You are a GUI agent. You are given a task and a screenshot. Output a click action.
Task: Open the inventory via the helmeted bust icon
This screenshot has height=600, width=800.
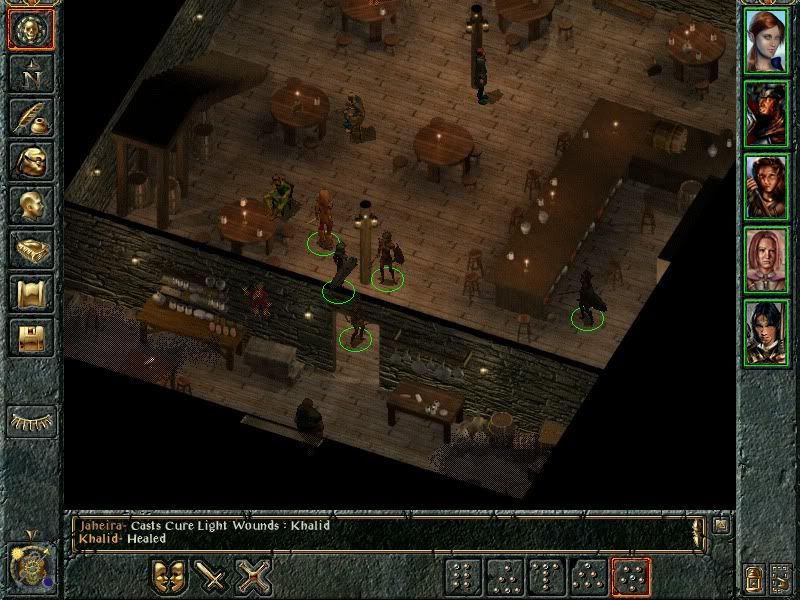tap(31, 161)
